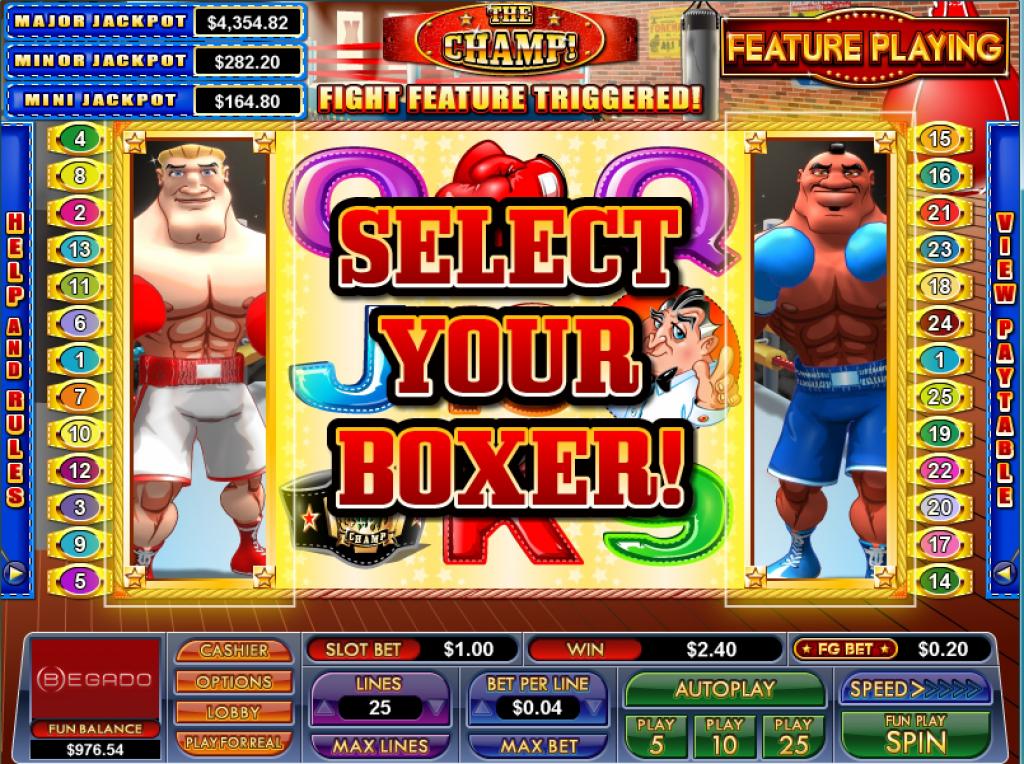
Task: Return to the Lobby
Action: (x=234, y=712)
